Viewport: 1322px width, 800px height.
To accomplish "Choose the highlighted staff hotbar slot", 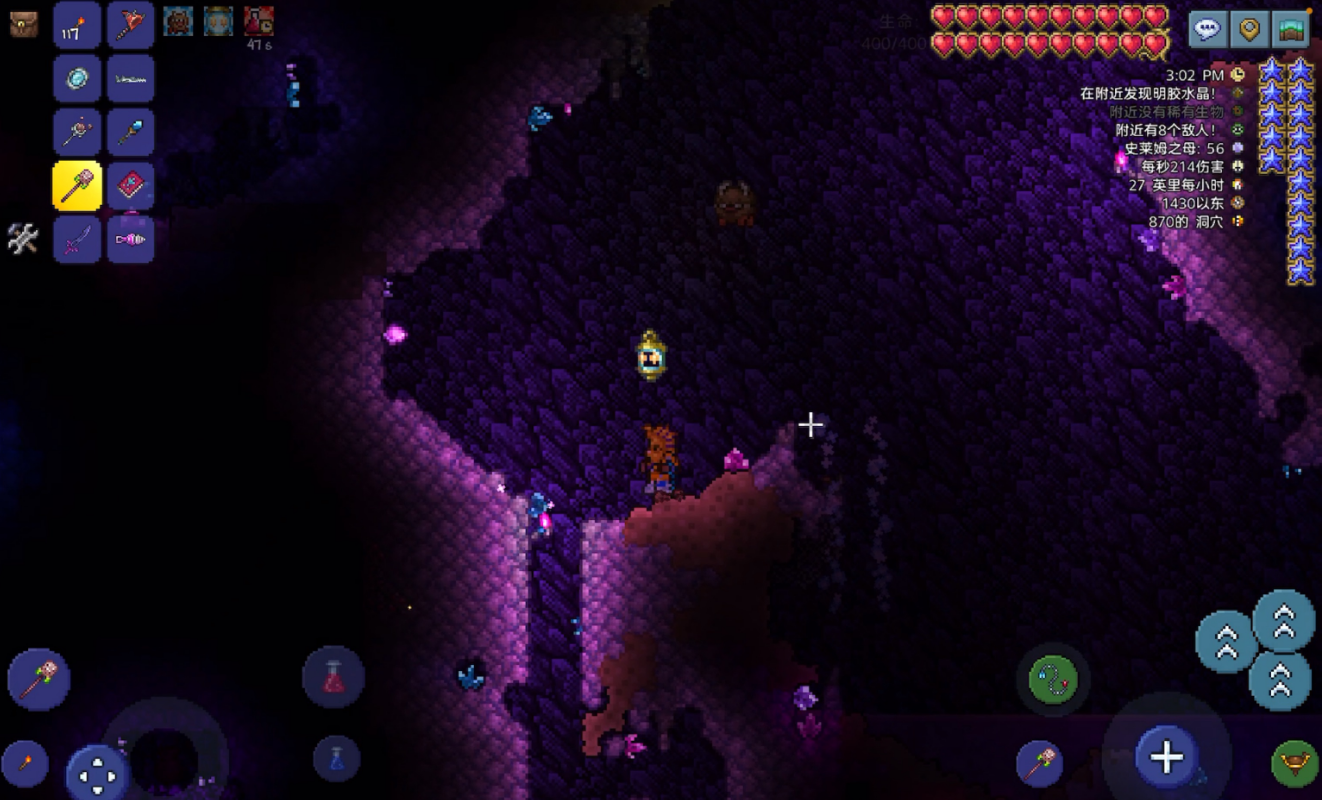I will pos(77,186).
